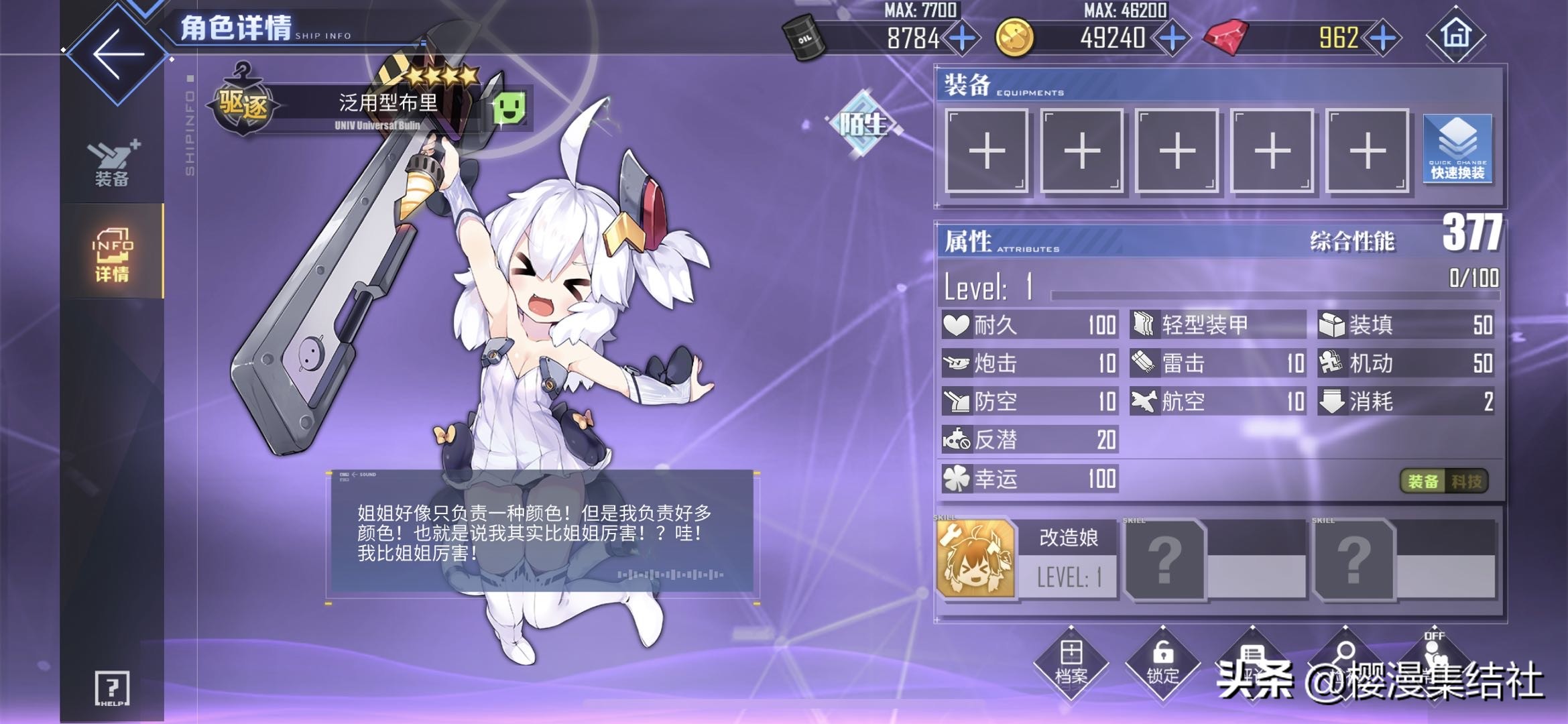Open the 档案 archive button
Viewport: 1568px width, 724px height.
(1071, 664)
